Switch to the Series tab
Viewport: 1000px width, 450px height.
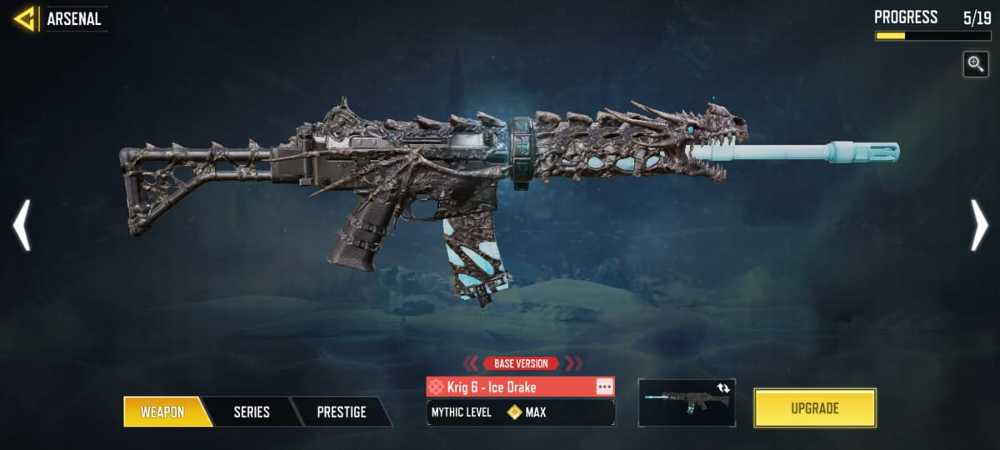[x=251, y=411]
